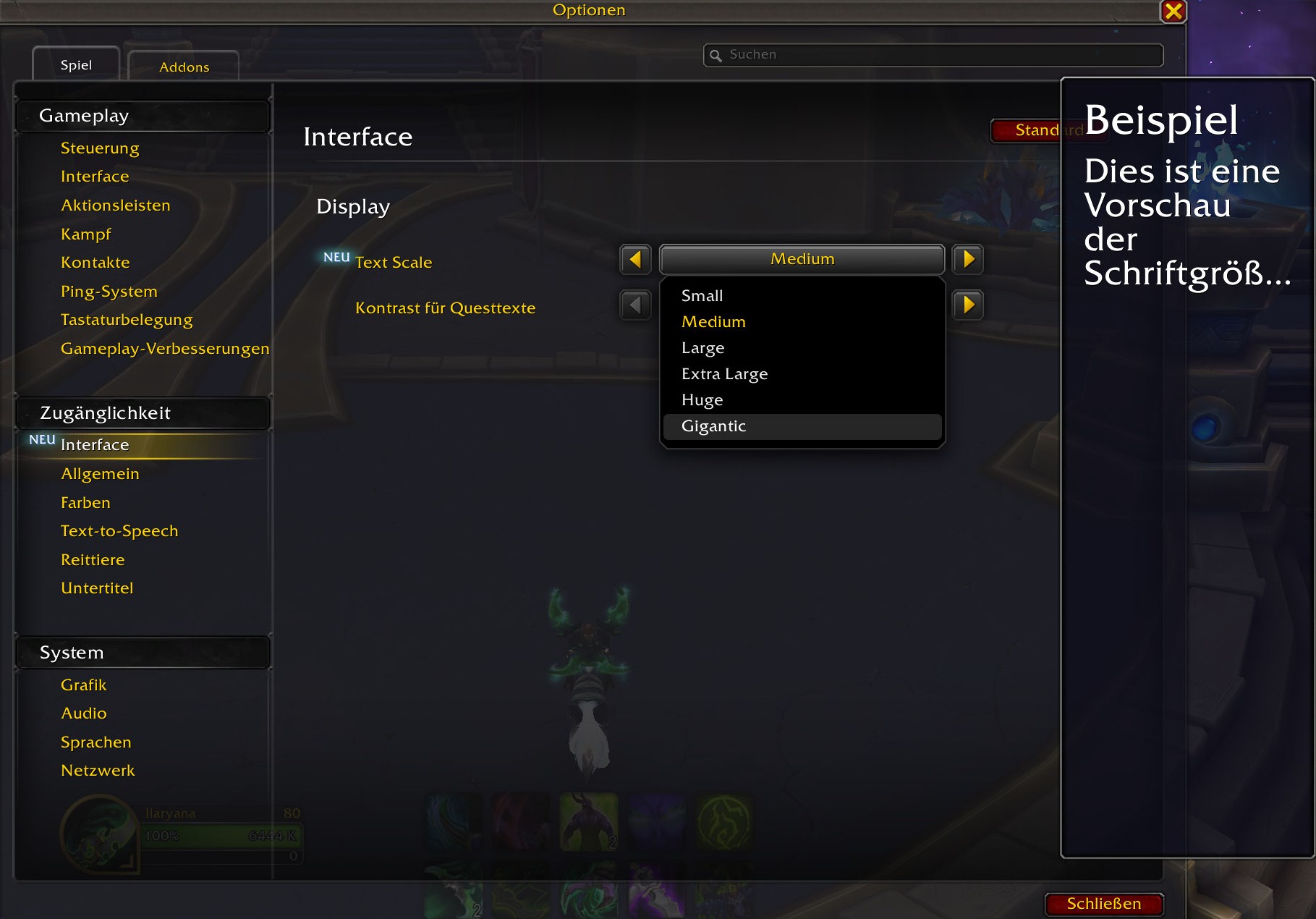This screenshot has width=1316, height=919.
Task: Select Small text scale option
Action: tap(702, 296)
